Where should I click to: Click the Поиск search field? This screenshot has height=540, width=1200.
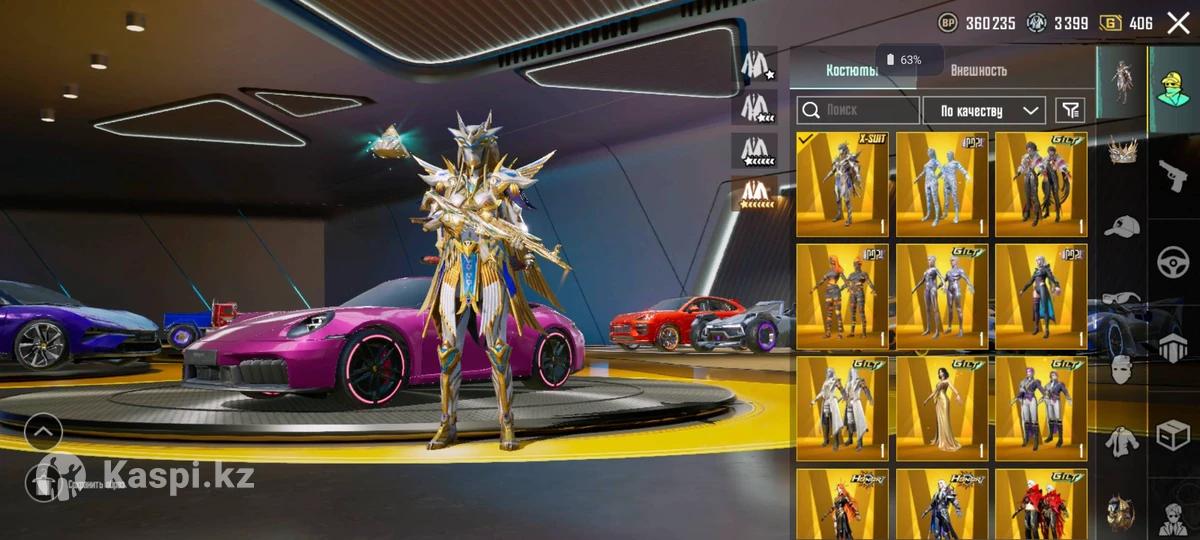[x=858, y=110]
